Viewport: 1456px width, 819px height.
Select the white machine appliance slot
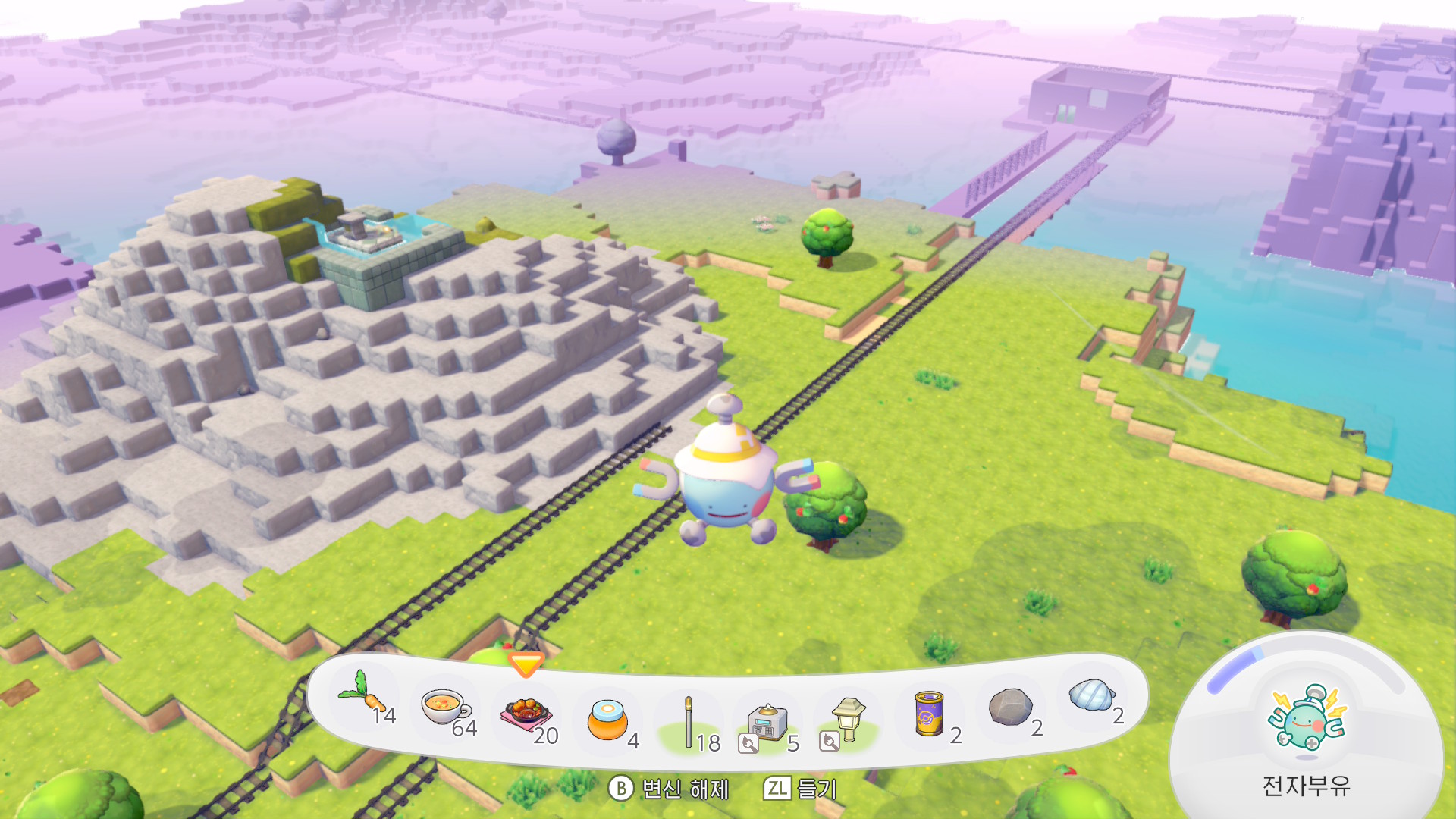click(x=767, y=722)
